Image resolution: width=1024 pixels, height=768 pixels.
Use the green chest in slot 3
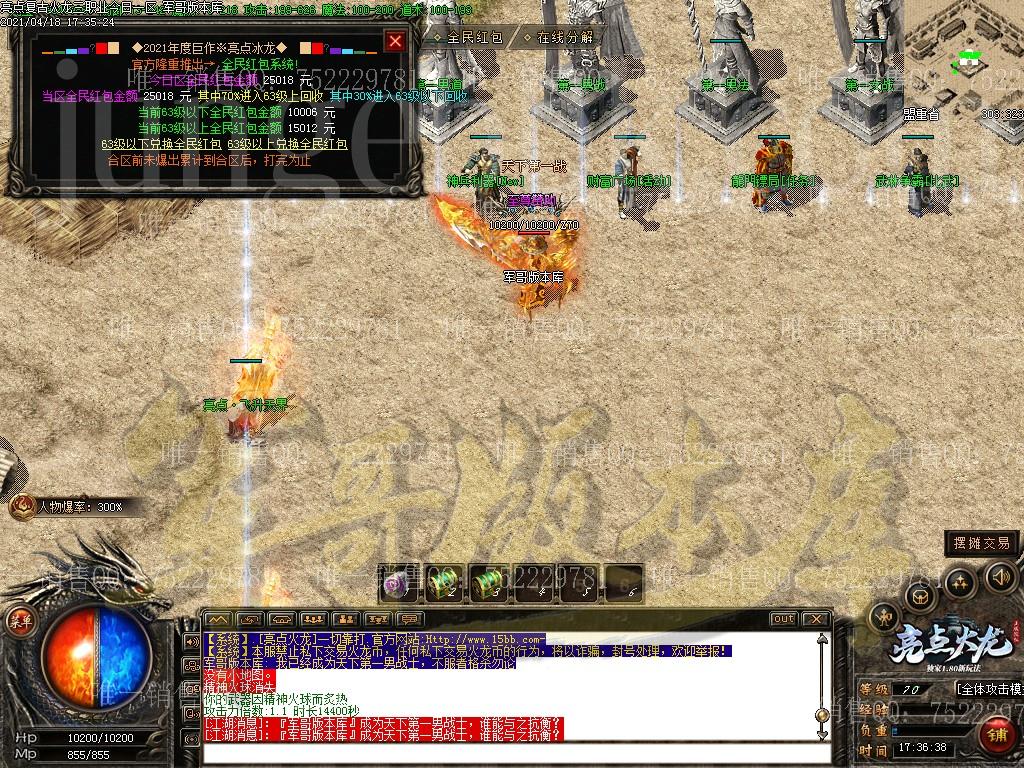(487, 583)
